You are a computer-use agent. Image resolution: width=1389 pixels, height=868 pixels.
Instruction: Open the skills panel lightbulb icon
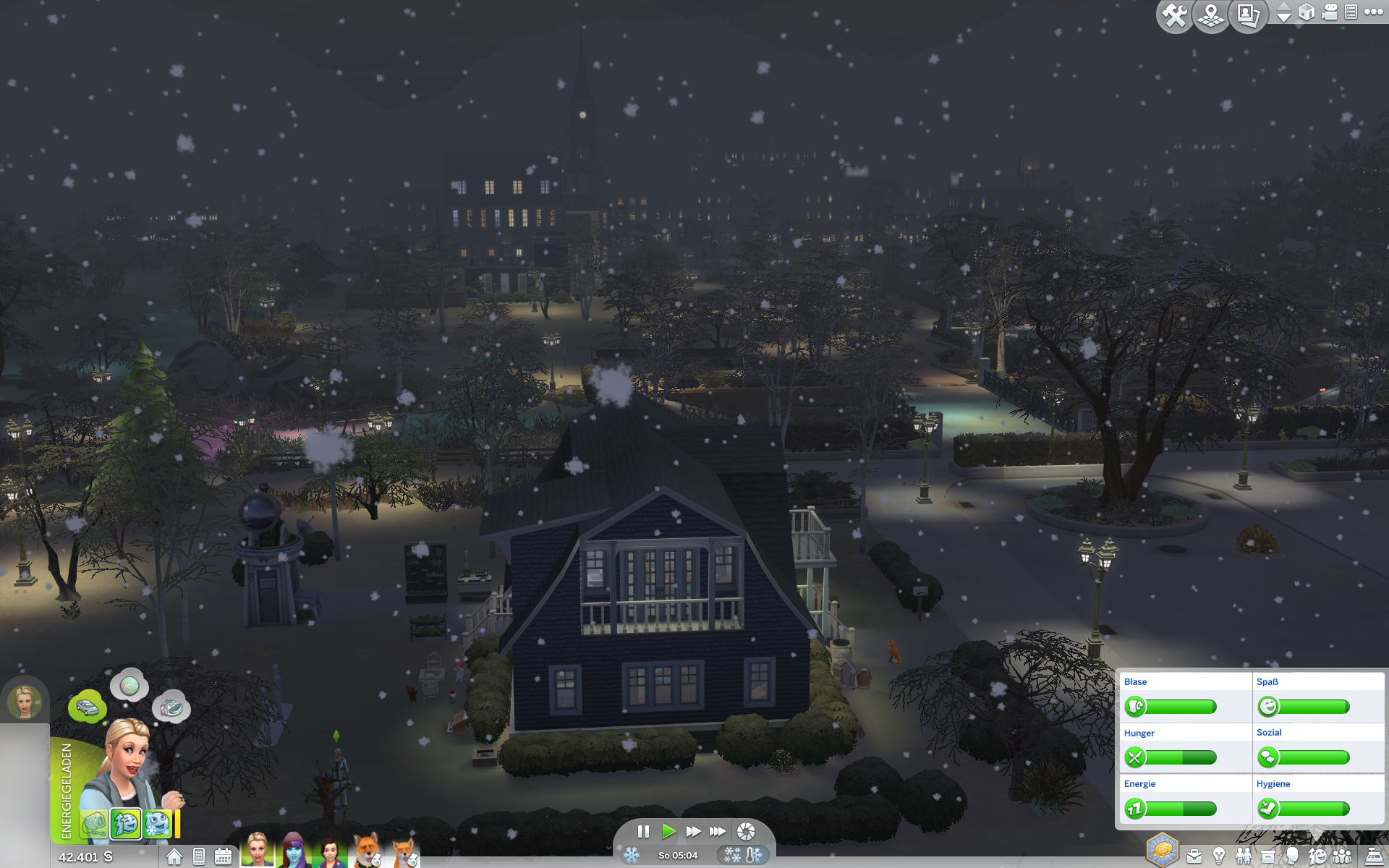(x=1219, y=857)
